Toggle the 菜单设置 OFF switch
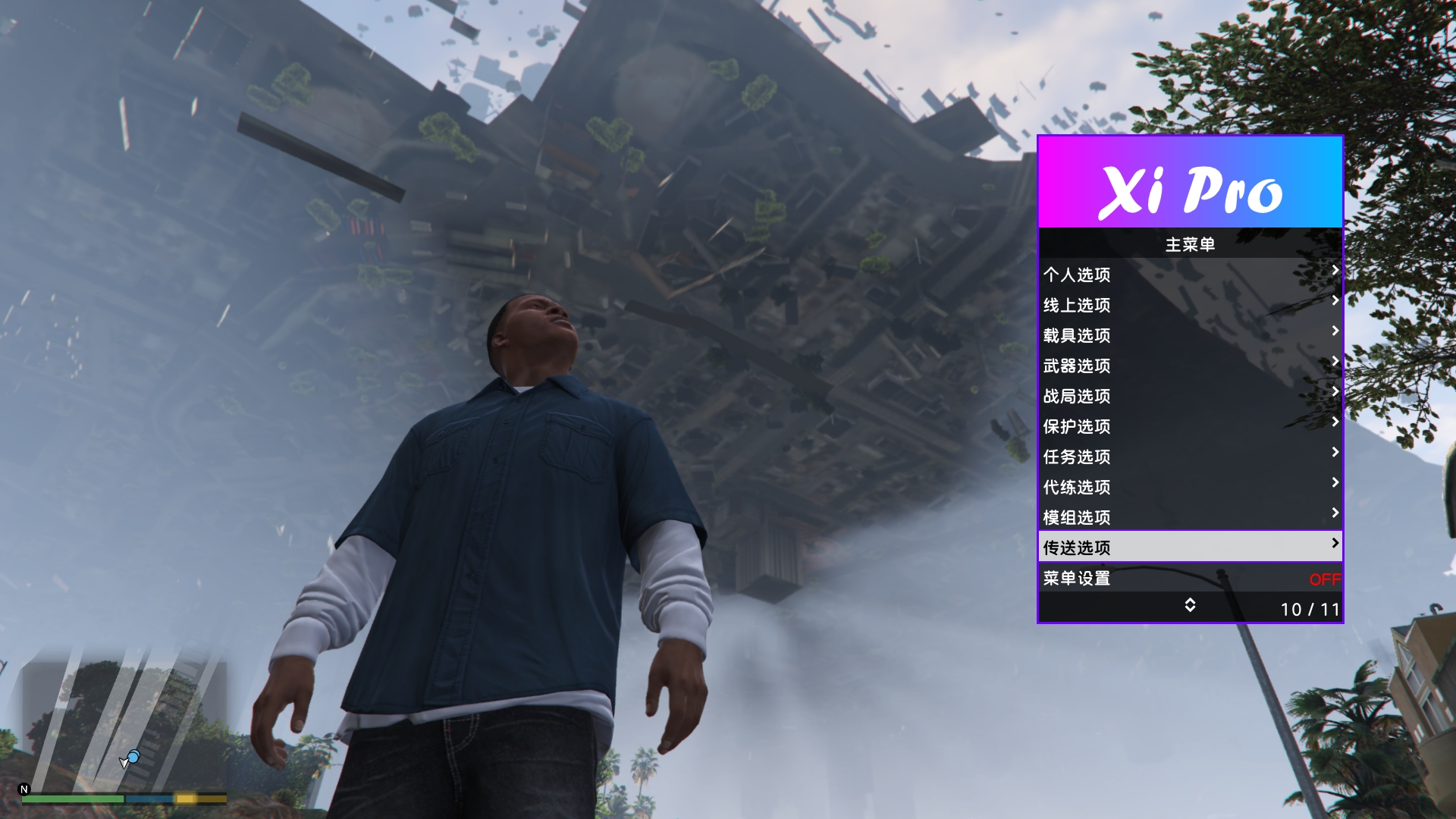This screenshot has width=1456, height=819. (x=1324, y=579)
